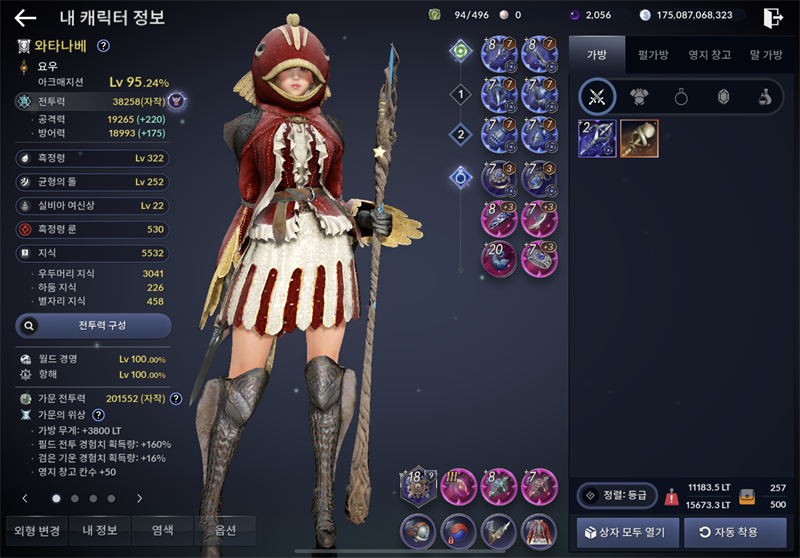Image resolution: width=800 pixels, height=558 pixels.
Task: Go back using the arrow button
Action: (x=25, y=18)
